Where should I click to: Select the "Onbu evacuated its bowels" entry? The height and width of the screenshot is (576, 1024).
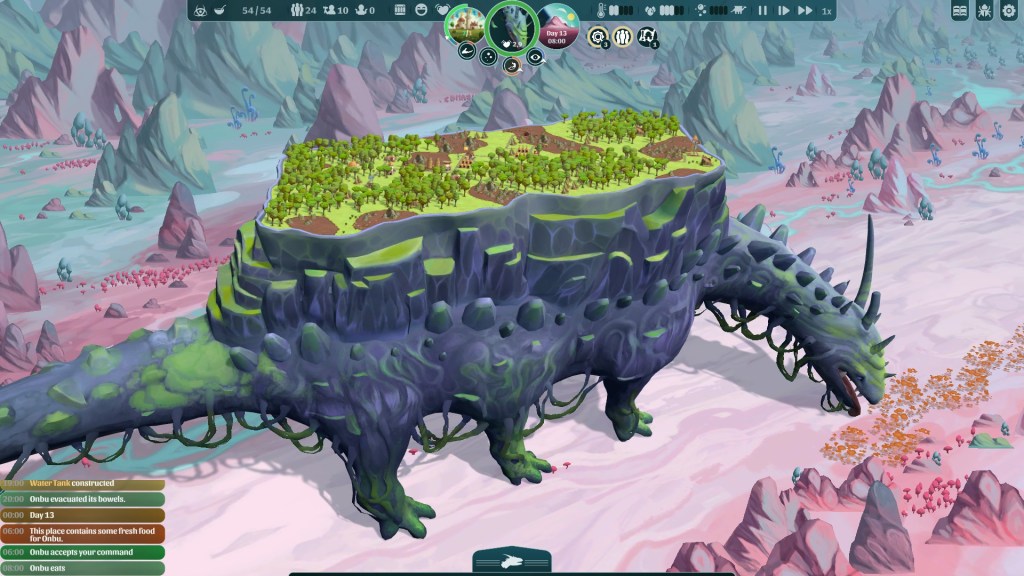pyautogui.click(x=84, y=500)
